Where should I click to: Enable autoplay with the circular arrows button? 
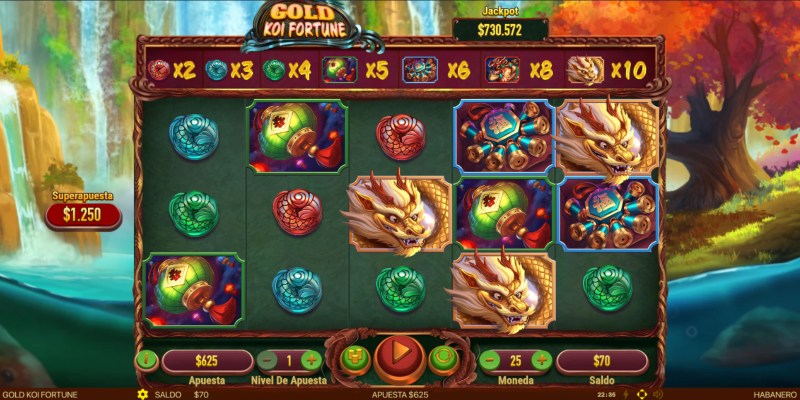[442, 358]
